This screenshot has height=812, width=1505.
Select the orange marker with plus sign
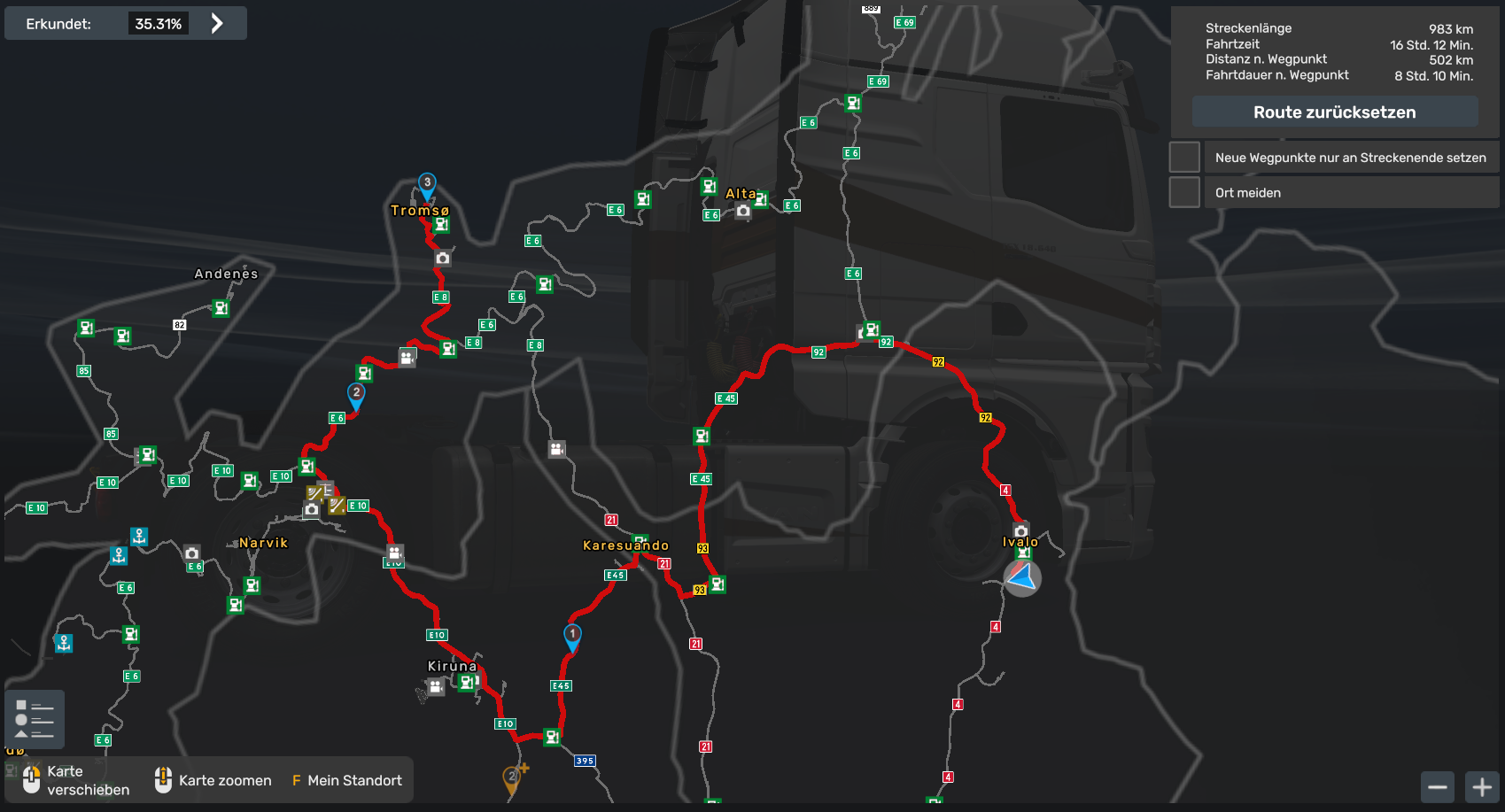point(514,777)
